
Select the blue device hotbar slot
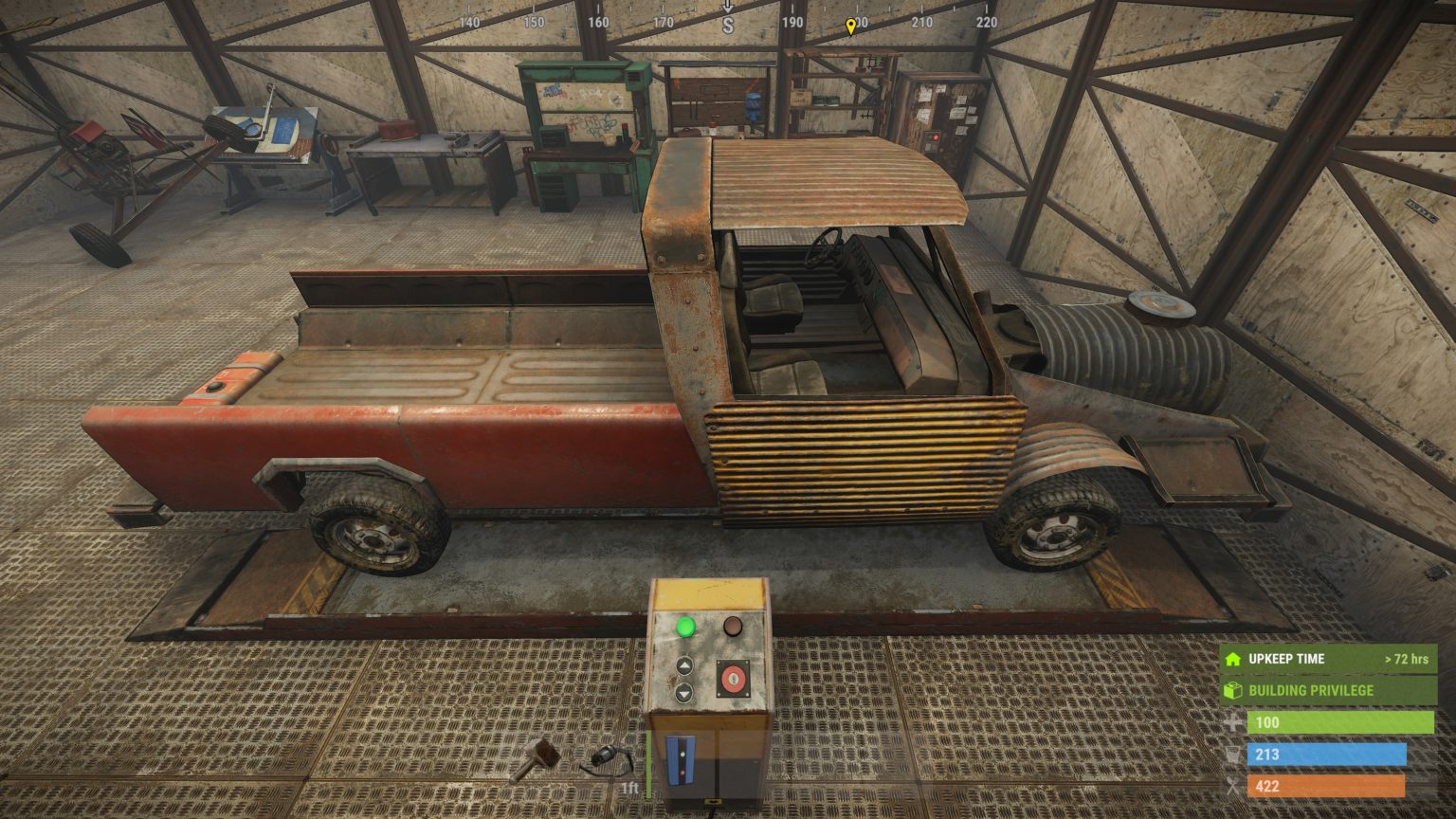[681, 760]
